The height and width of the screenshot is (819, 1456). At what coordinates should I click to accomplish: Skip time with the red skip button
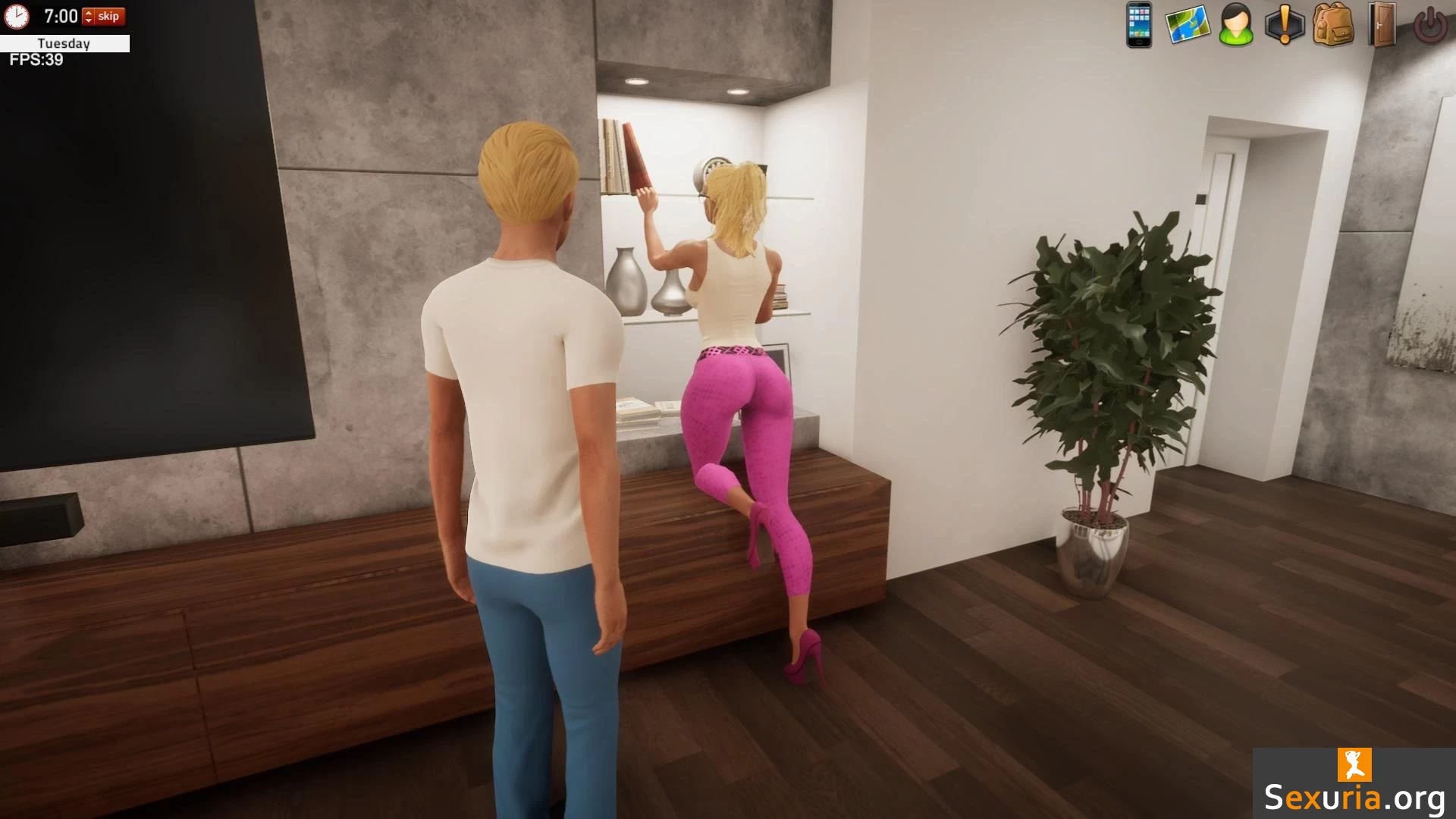[x=109, y=16]
